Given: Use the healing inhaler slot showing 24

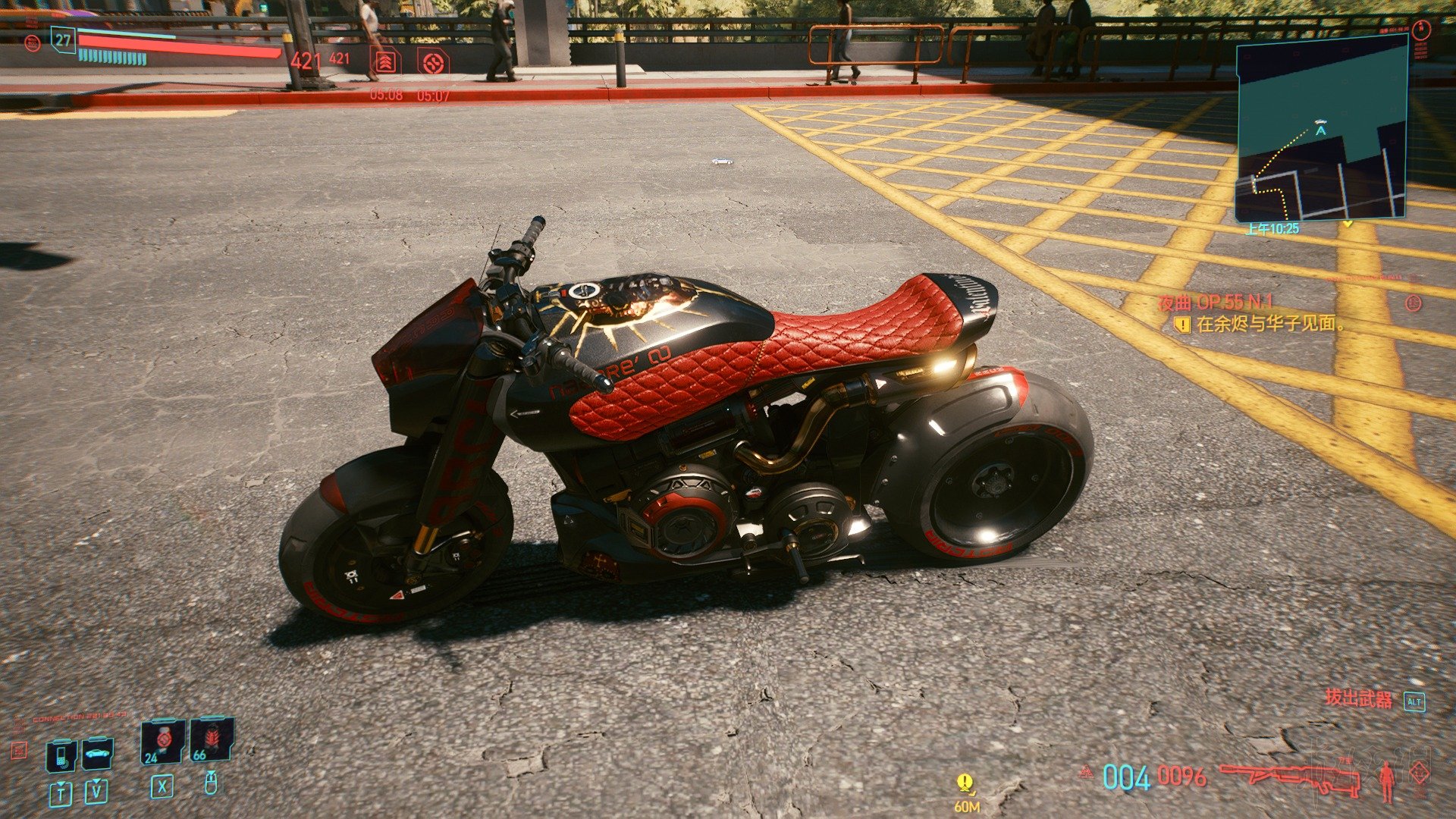Looking at the screenshot, I should 163,740.
